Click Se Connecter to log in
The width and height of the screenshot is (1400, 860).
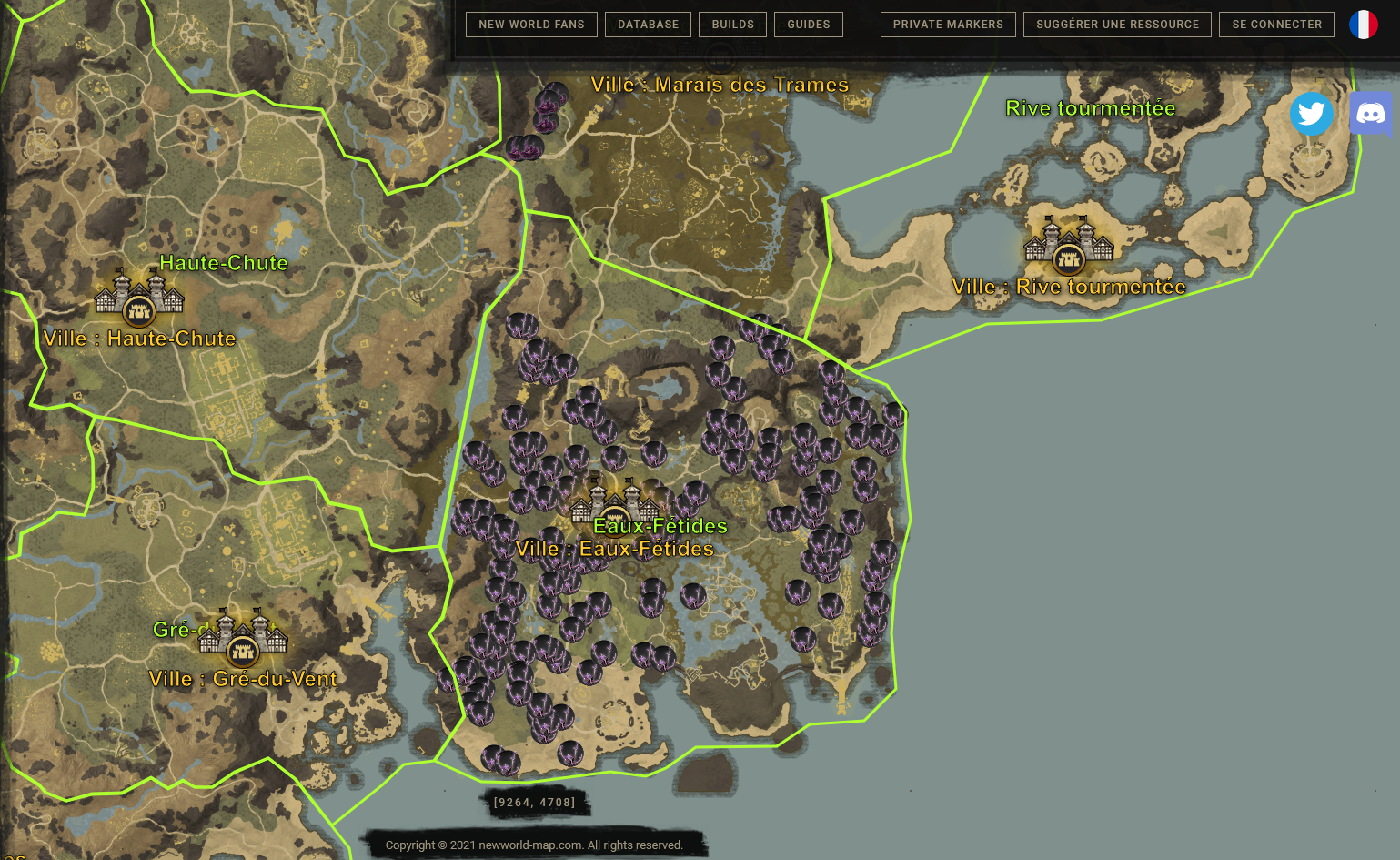pyautogui.click(x=1276, y=25)
